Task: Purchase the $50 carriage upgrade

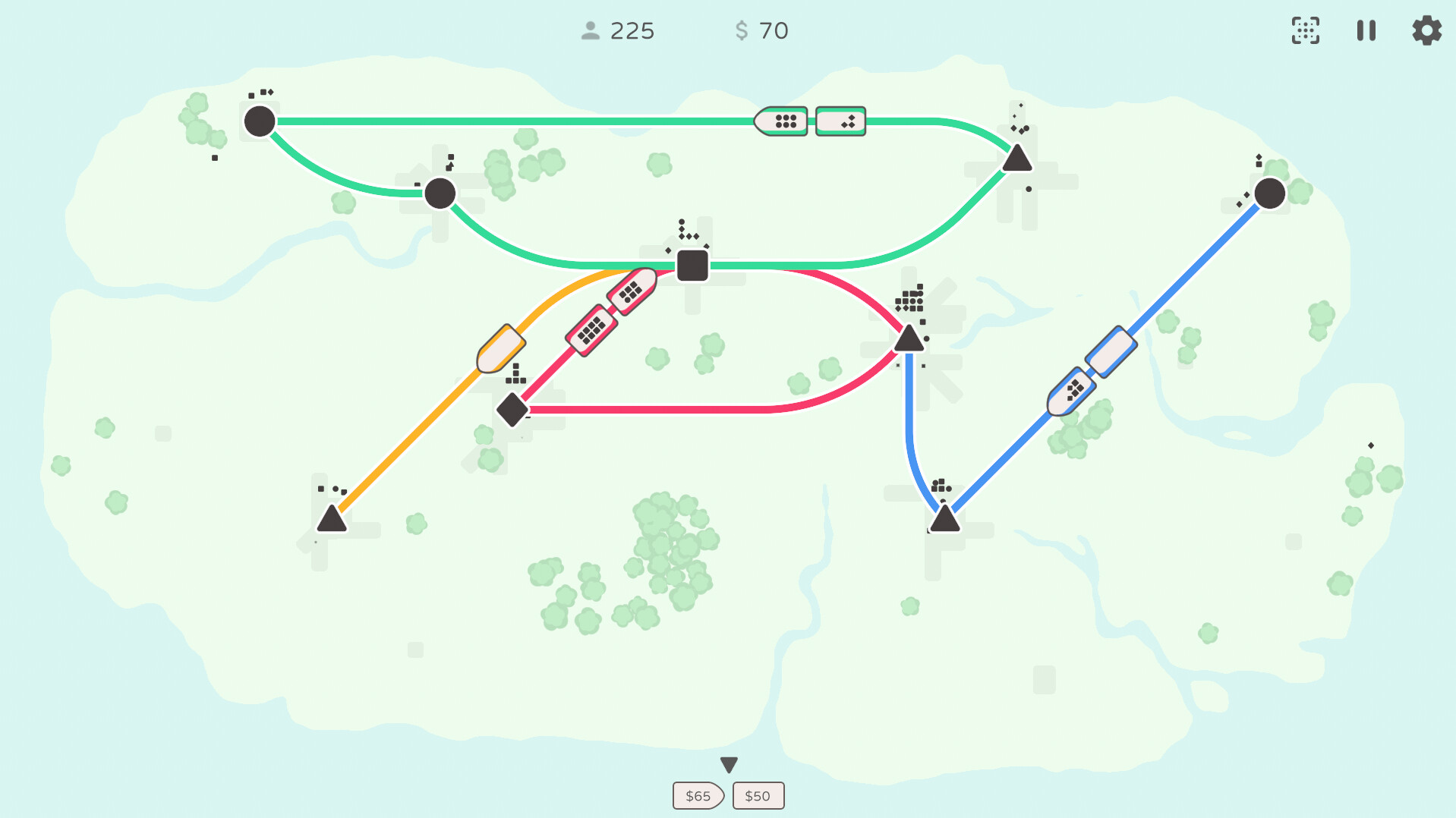Action: click(x=758, y=795)
